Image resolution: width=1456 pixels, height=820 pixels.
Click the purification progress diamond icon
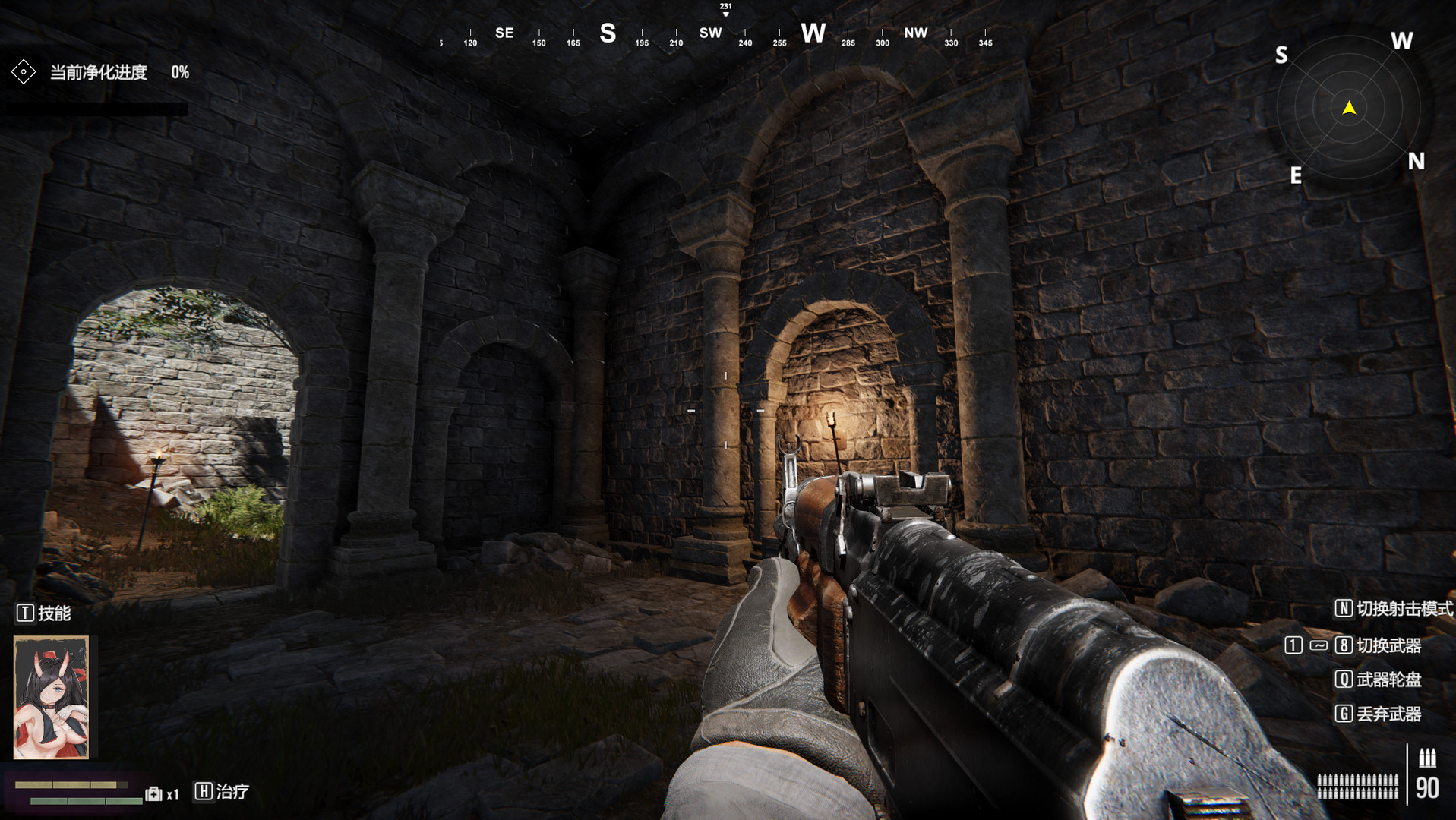pos(24,72)
